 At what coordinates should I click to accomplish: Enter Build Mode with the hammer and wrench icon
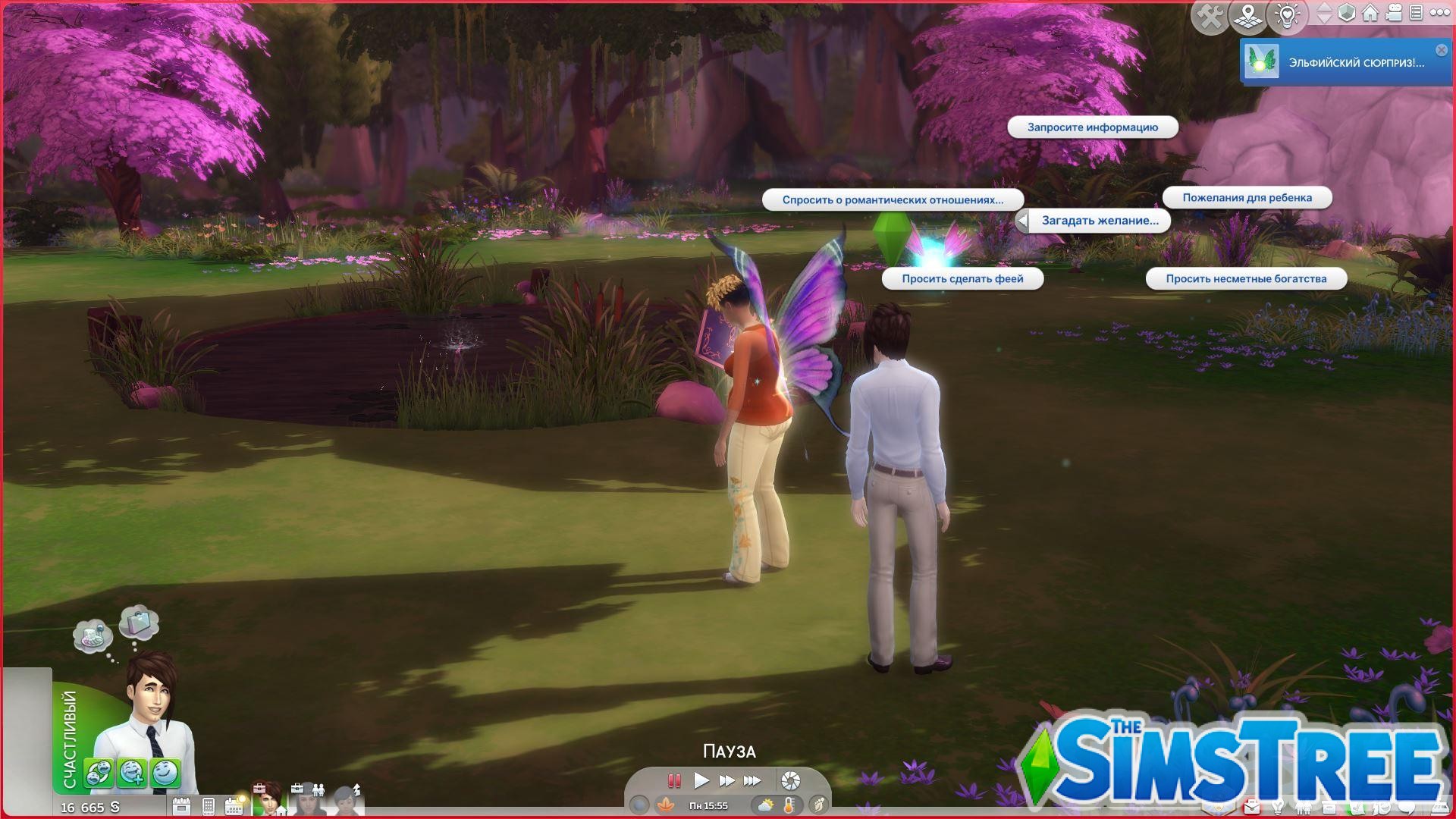[x=1209, y=14]
